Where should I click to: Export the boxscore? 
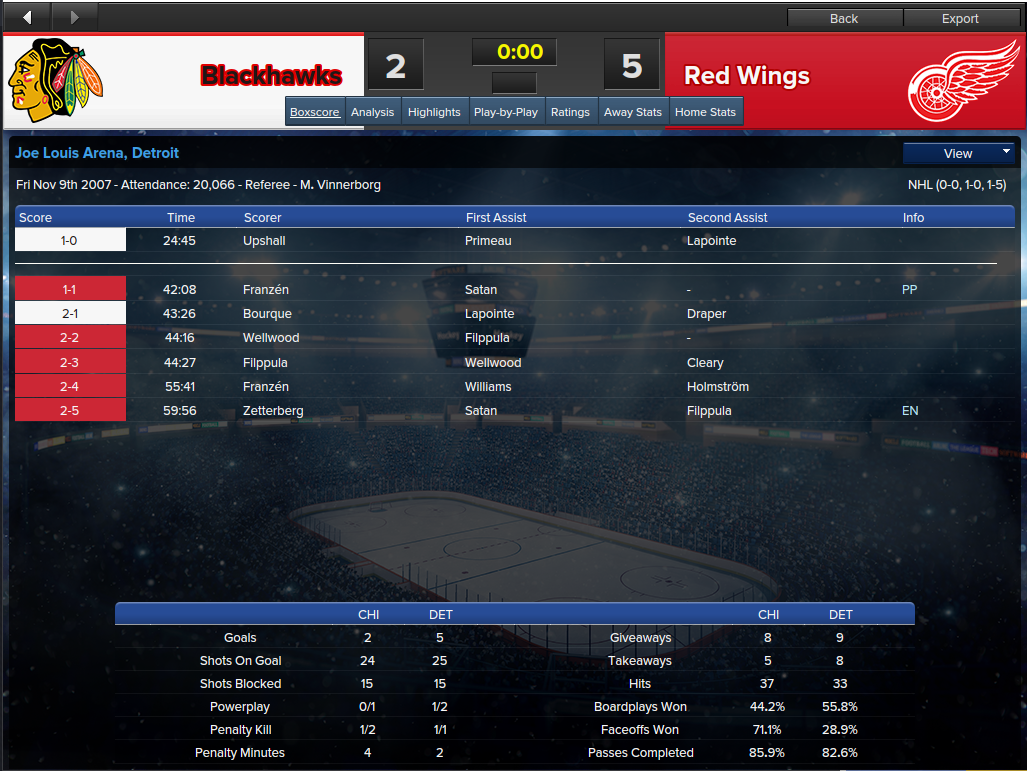(x=960, y=18)
